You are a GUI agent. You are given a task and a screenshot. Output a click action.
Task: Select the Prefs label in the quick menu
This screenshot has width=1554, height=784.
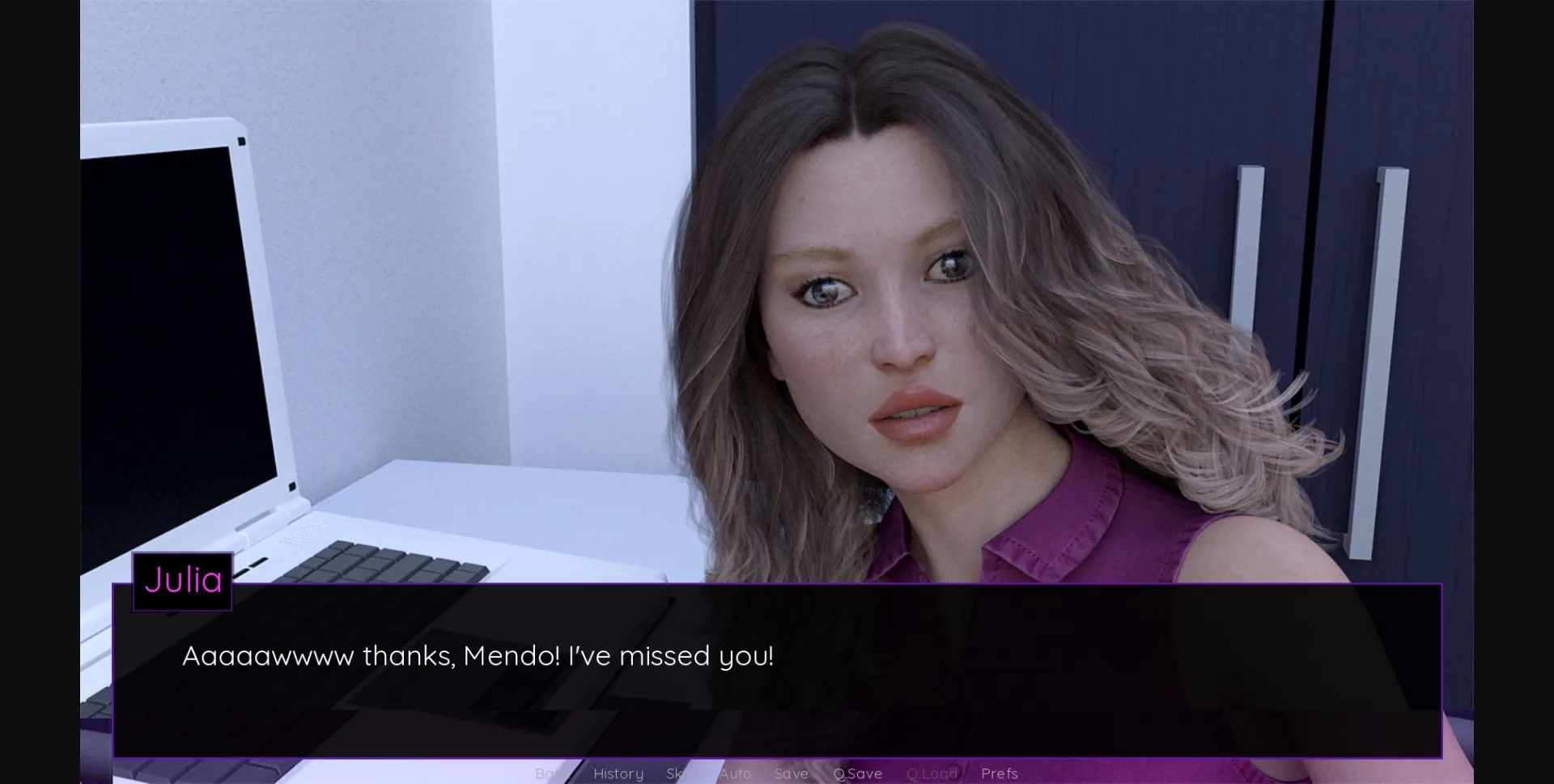(x=1000, y=773)
